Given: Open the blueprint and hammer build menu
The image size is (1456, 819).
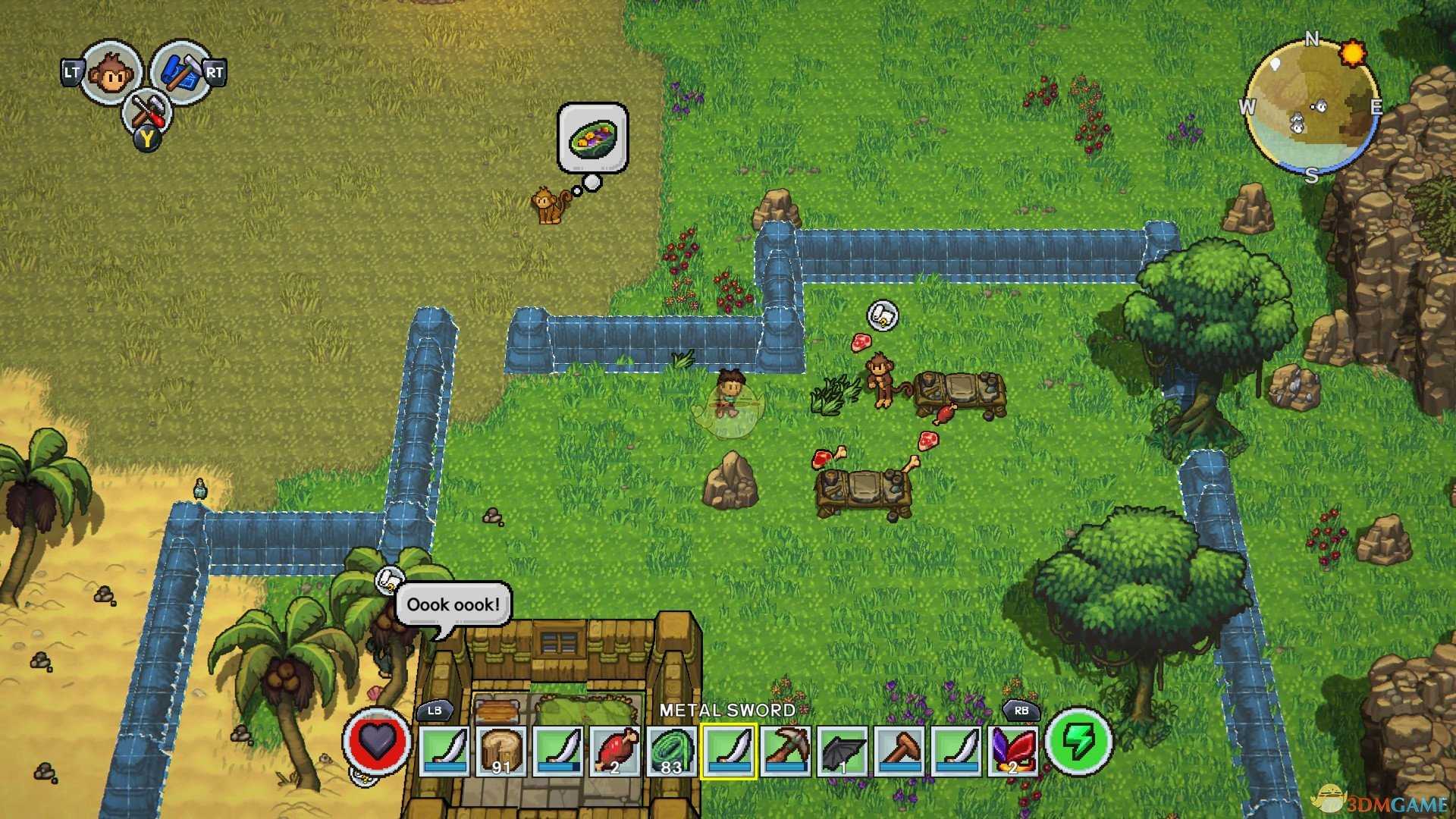Looking at the screenshot, I should tap(180, 71).
